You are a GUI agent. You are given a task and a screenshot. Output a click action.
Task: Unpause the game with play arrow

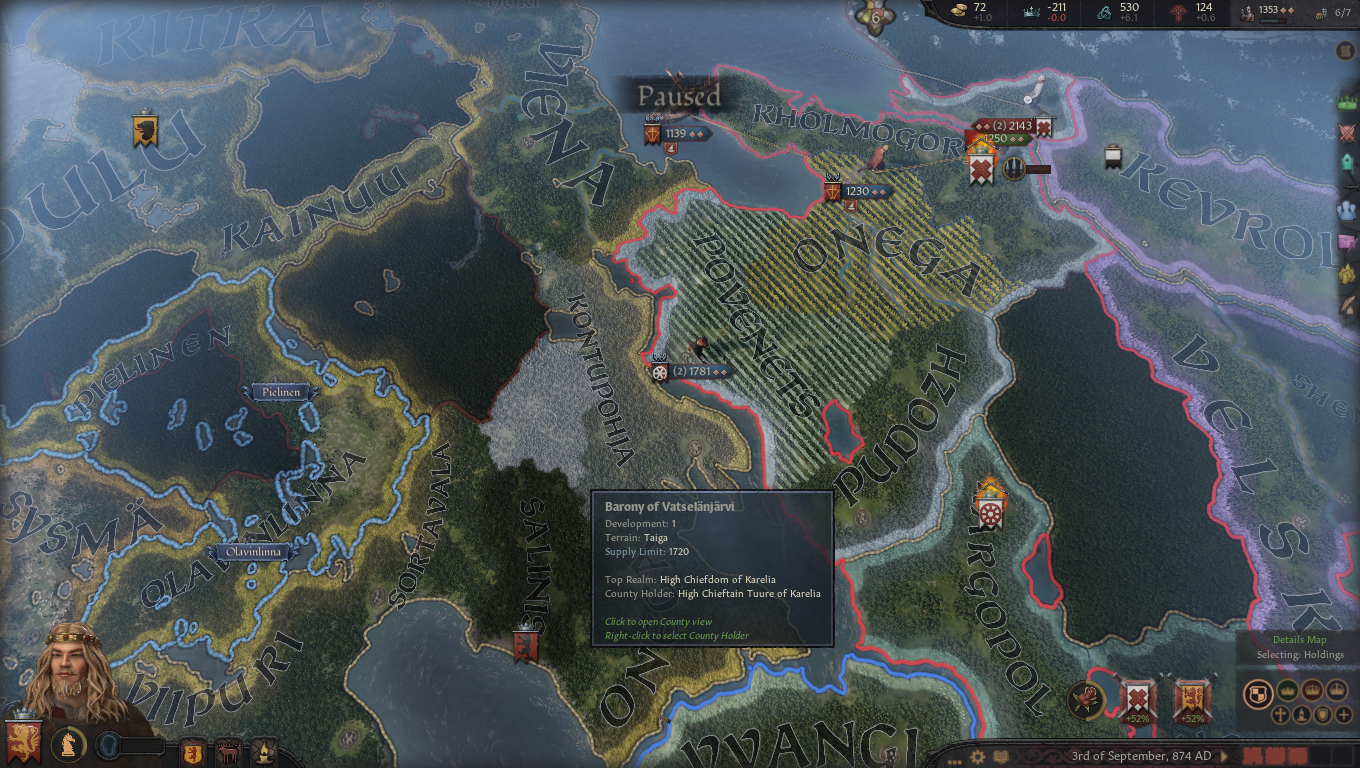tap(1224, 756)
